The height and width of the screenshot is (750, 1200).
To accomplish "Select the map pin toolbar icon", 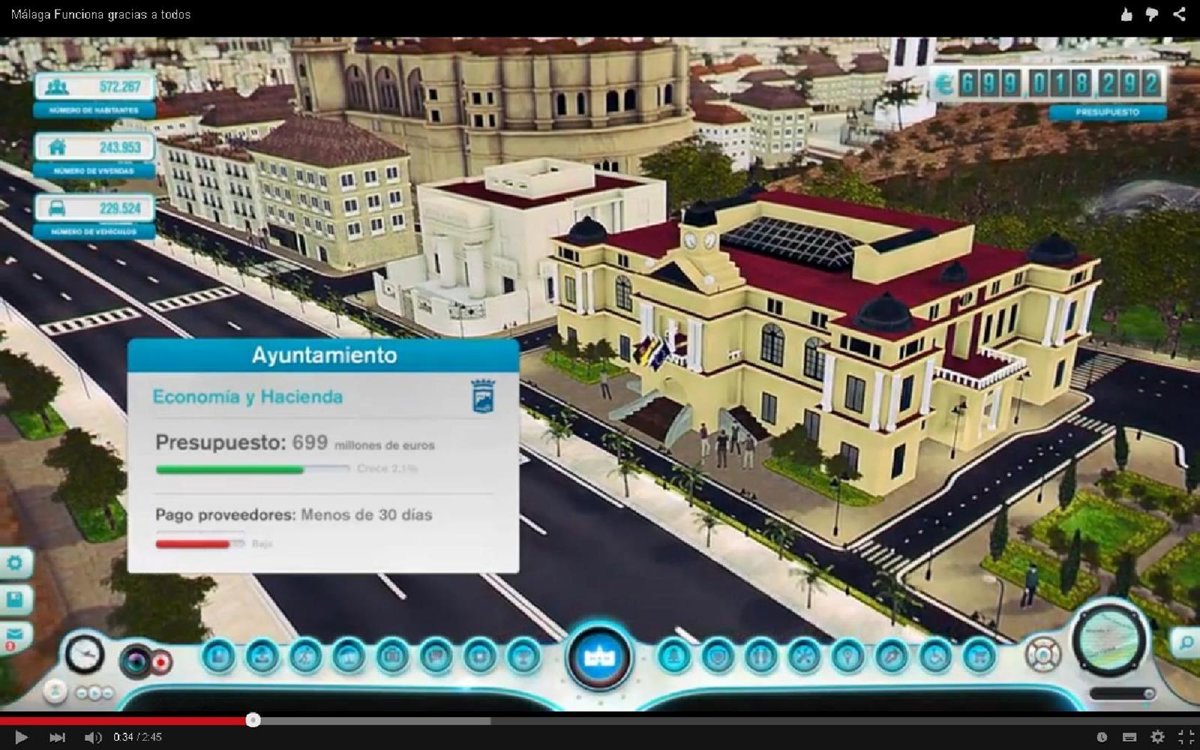I will click(849, 657).
